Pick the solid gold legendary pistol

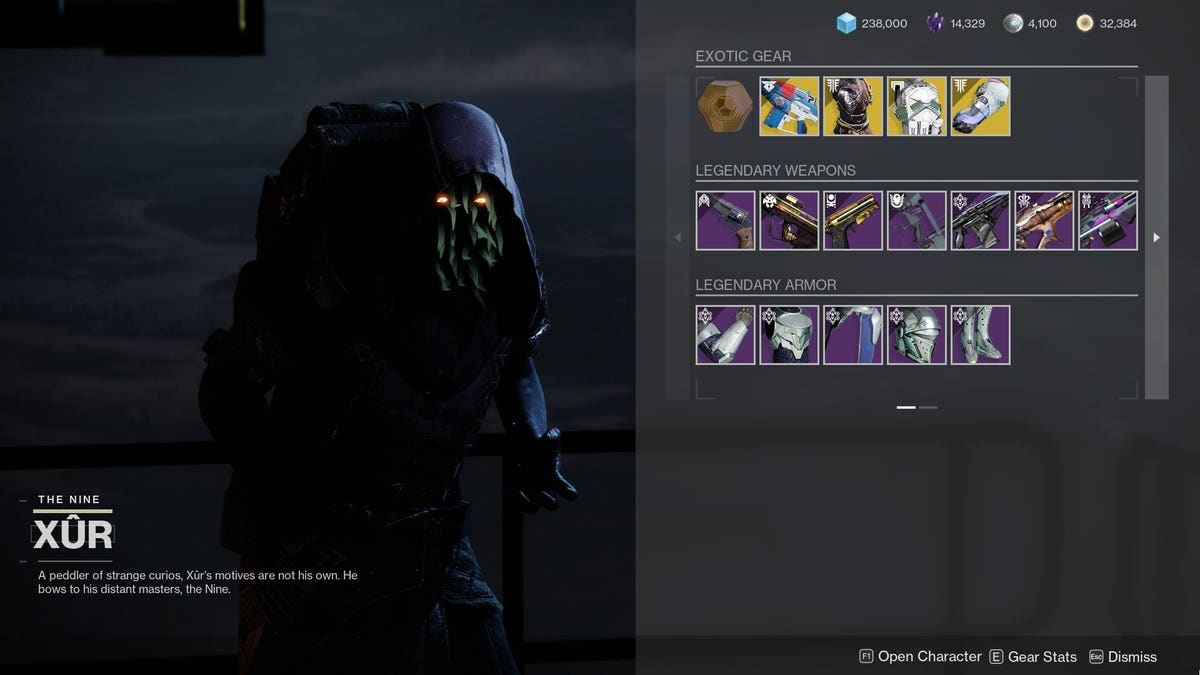(x=853, y=221)
